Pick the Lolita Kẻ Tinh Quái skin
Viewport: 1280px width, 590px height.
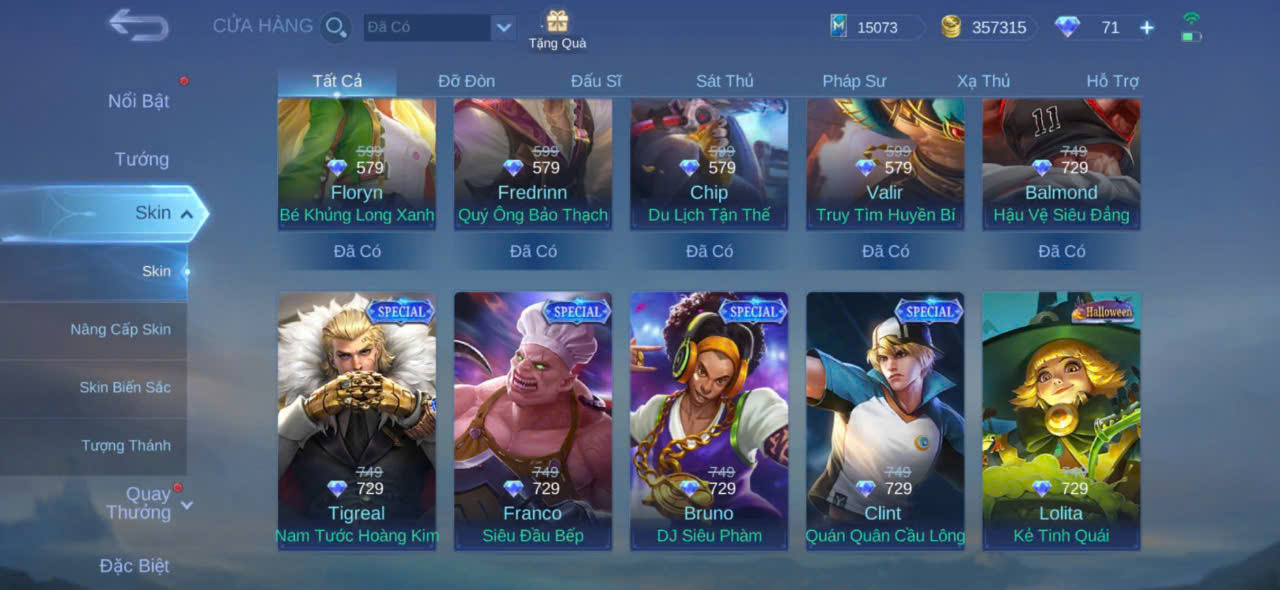[x=1061, y=420]
